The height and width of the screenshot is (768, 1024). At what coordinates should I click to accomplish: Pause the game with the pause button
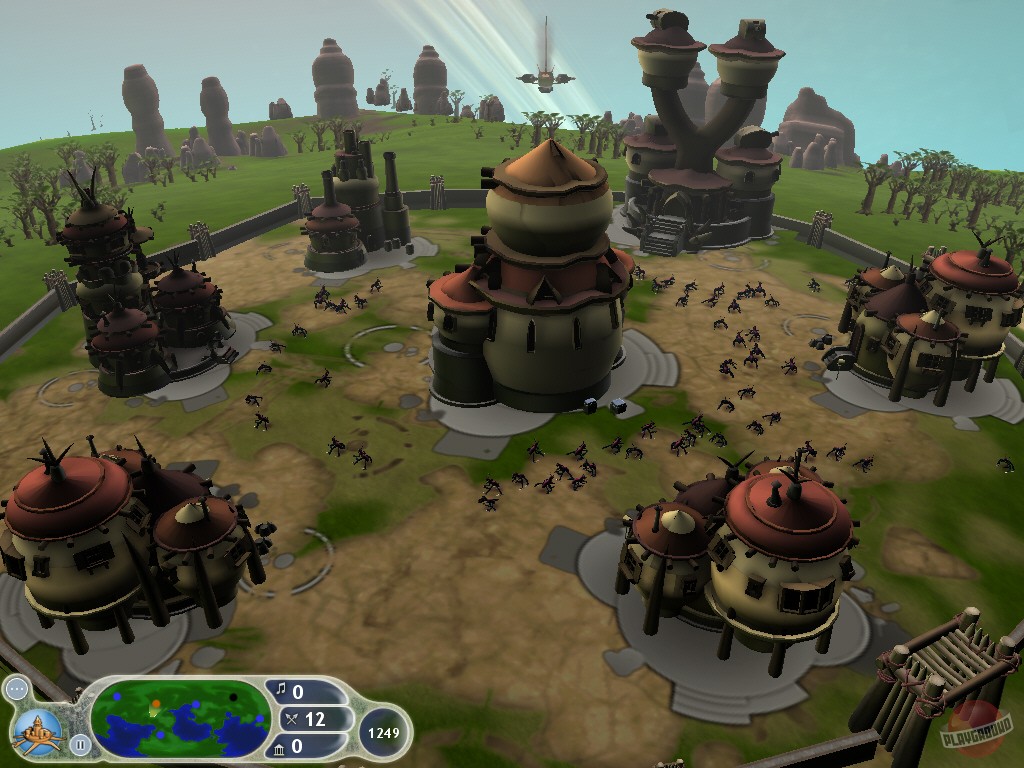(80, 744)
